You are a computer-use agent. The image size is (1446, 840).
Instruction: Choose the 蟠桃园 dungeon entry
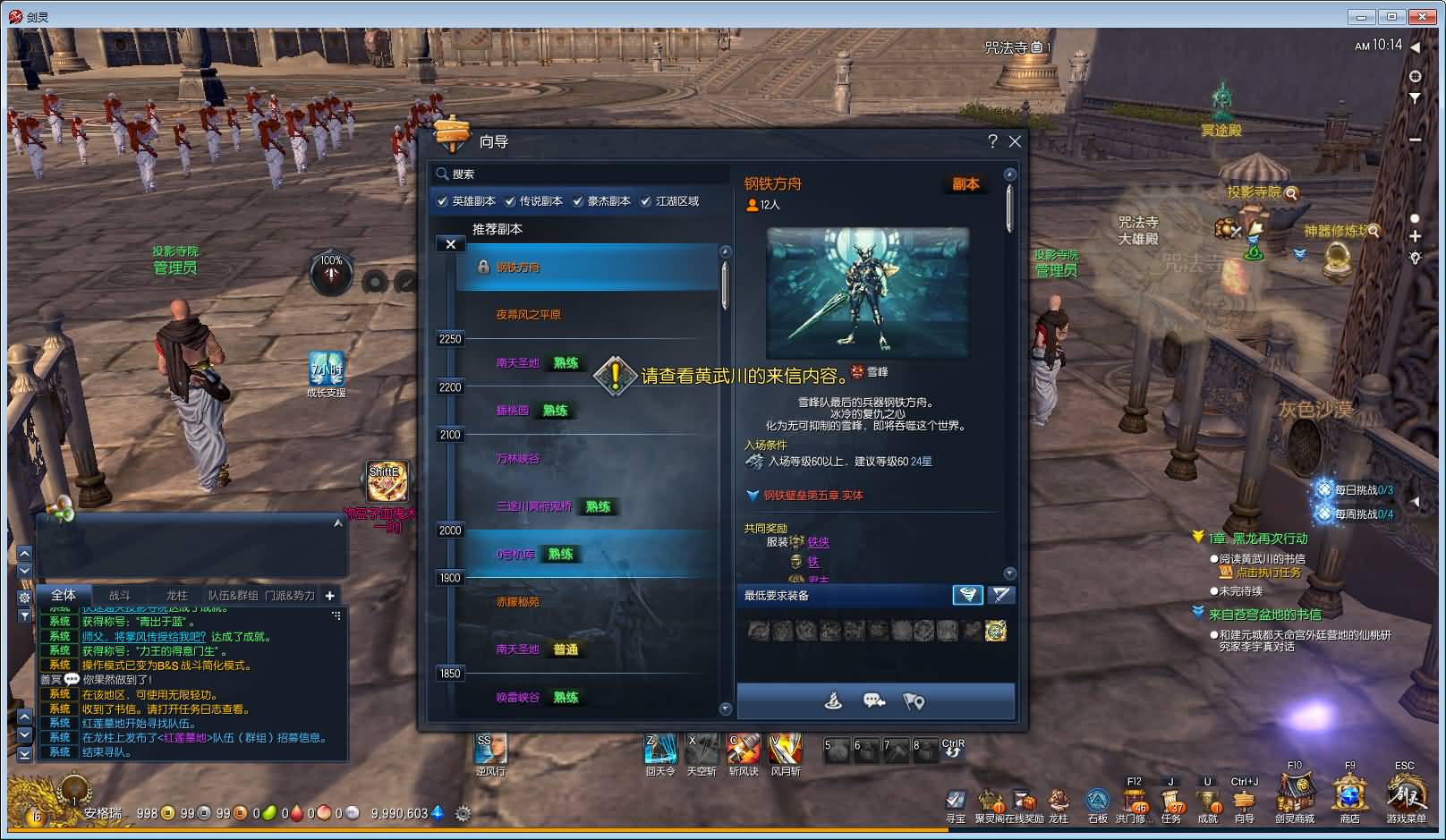coord(513,411)
